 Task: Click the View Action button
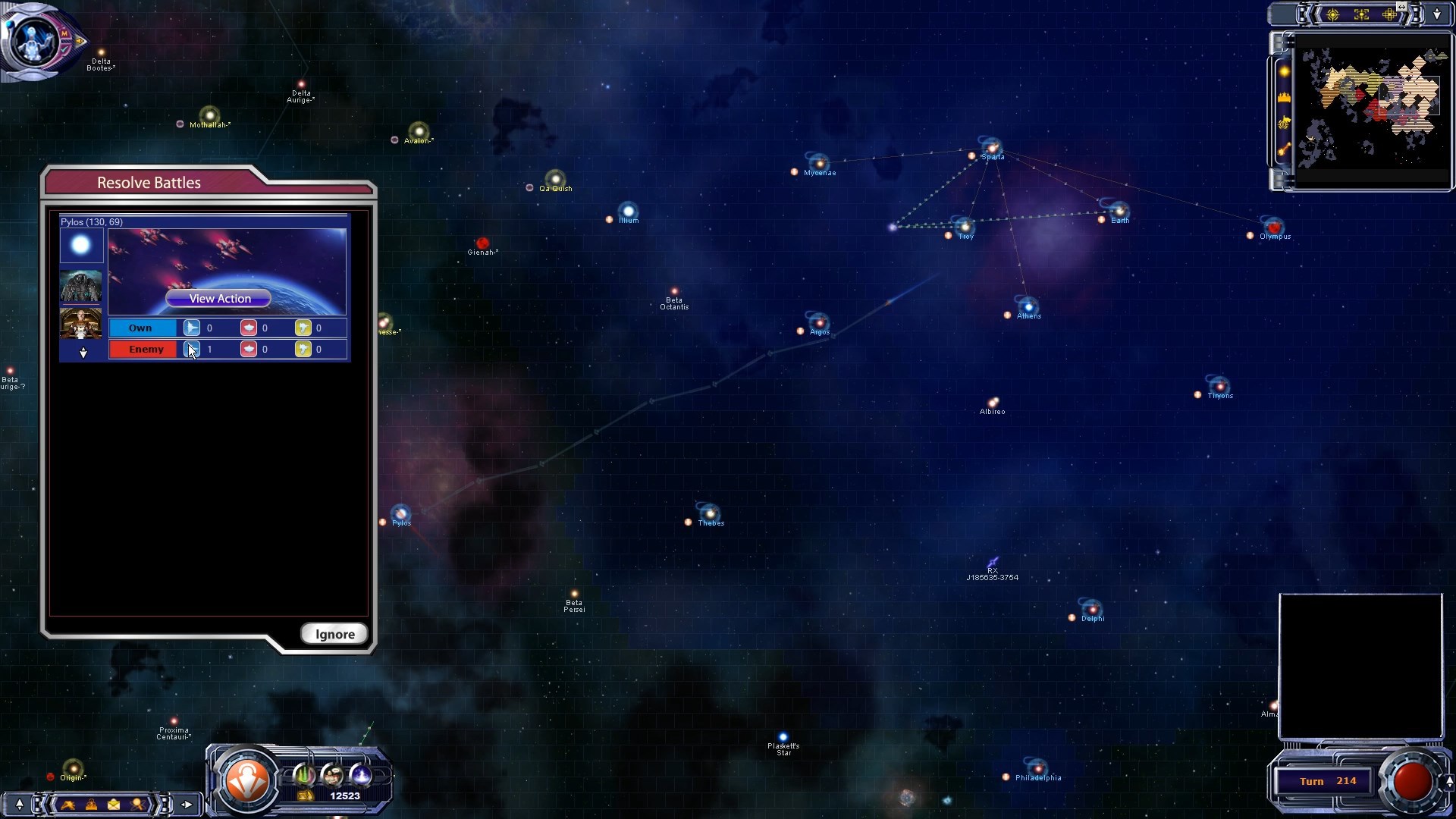click(x=218, y=299)
